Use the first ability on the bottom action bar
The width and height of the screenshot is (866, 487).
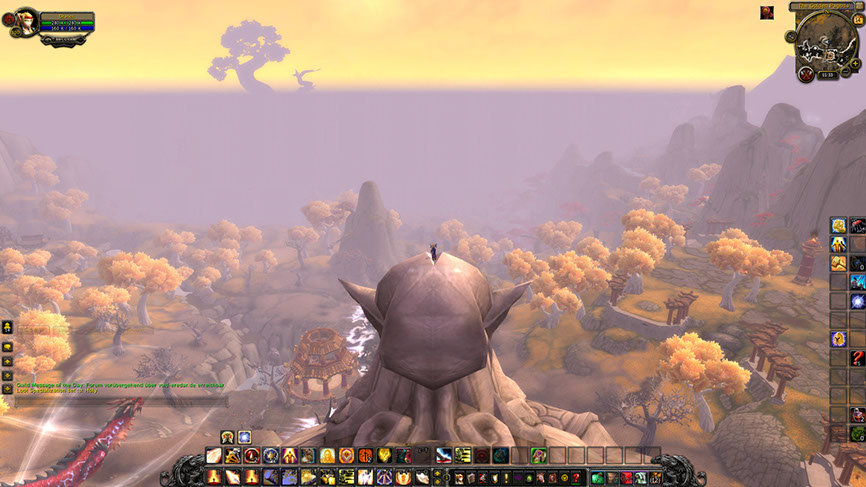(x=213, y=477)
